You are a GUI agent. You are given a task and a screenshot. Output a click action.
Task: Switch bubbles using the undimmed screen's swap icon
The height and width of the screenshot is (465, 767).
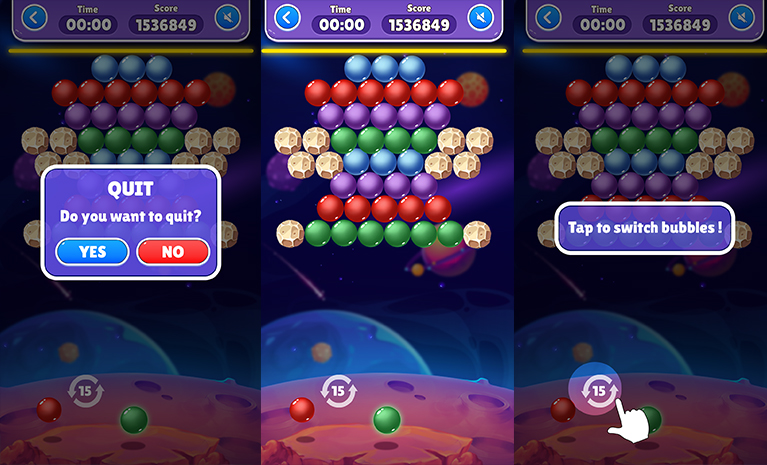pyautogui.click(x=340, y=389)
